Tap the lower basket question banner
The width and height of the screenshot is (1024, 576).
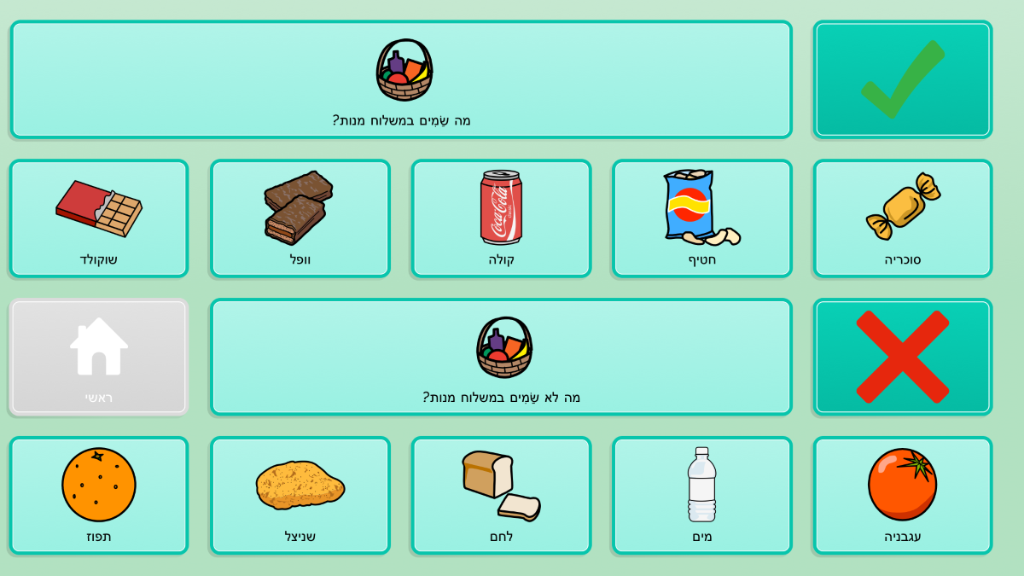(501, 356)
